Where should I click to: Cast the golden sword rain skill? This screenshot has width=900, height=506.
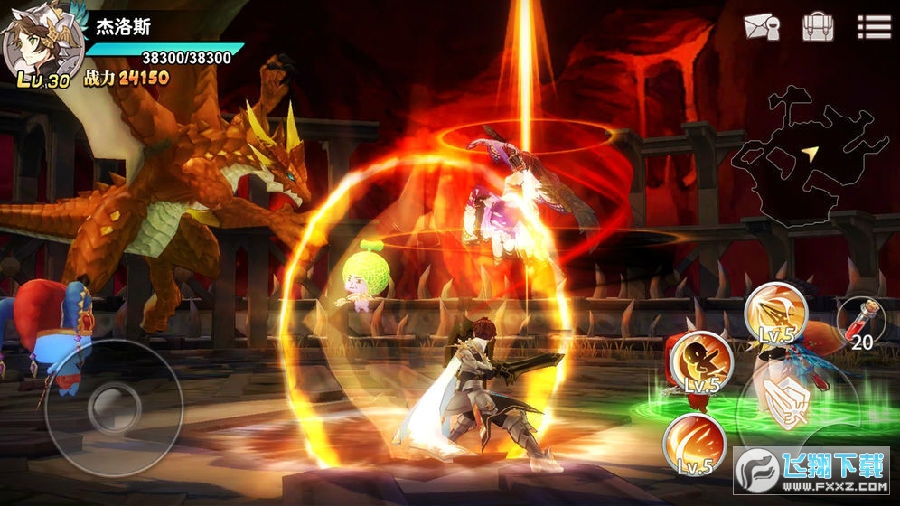coord(776,312)
